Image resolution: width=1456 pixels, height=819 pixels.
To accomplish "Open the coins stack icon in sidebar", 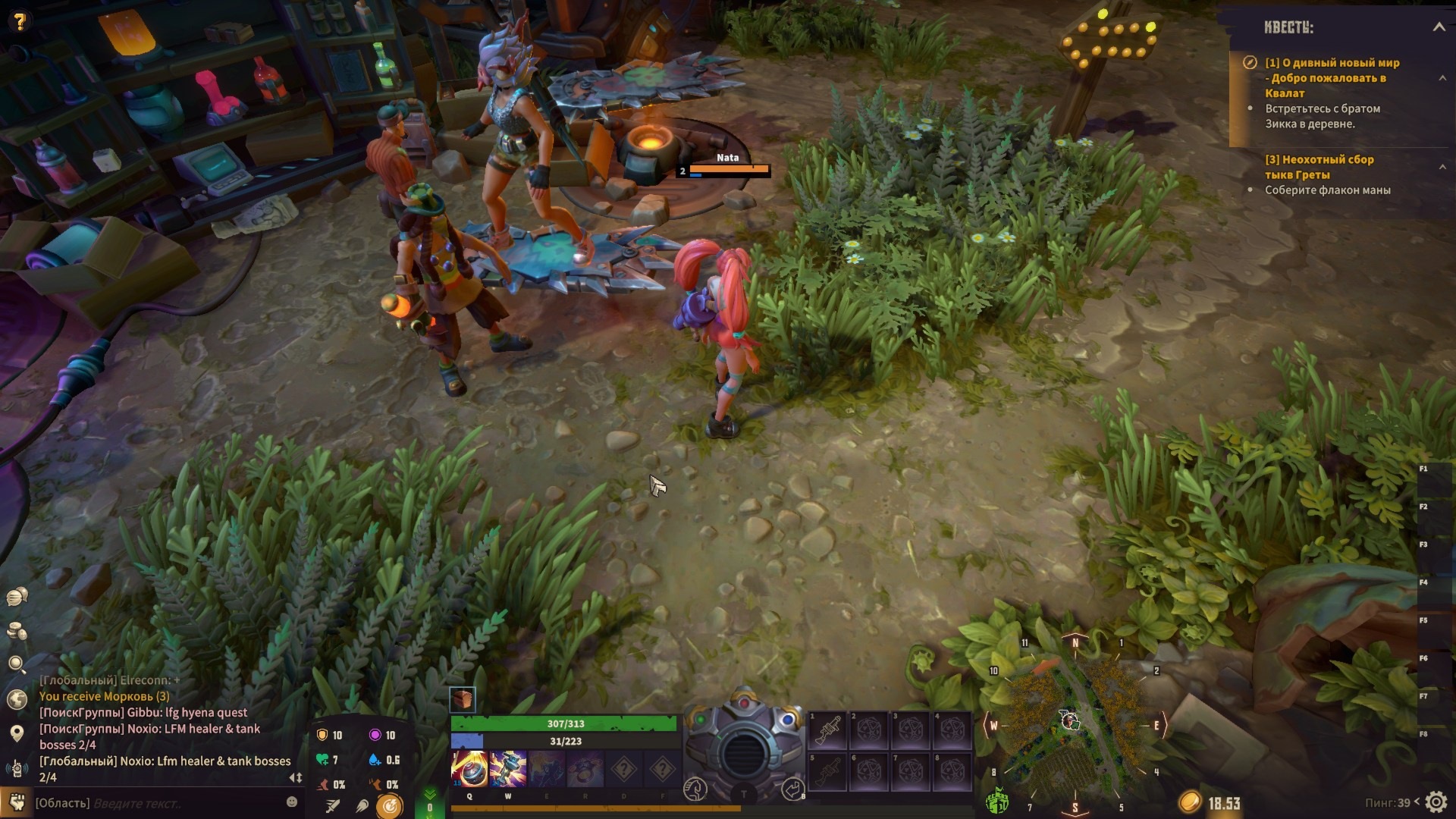I will (x=17, y=631).
